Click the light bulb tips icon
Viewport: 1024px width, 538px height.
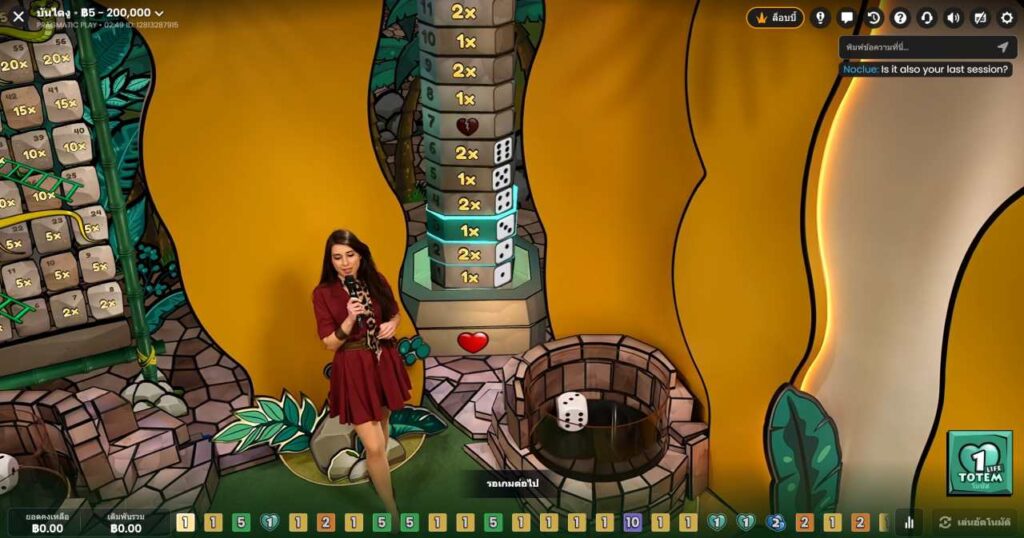pyautogui.click(x=820, y=18)
